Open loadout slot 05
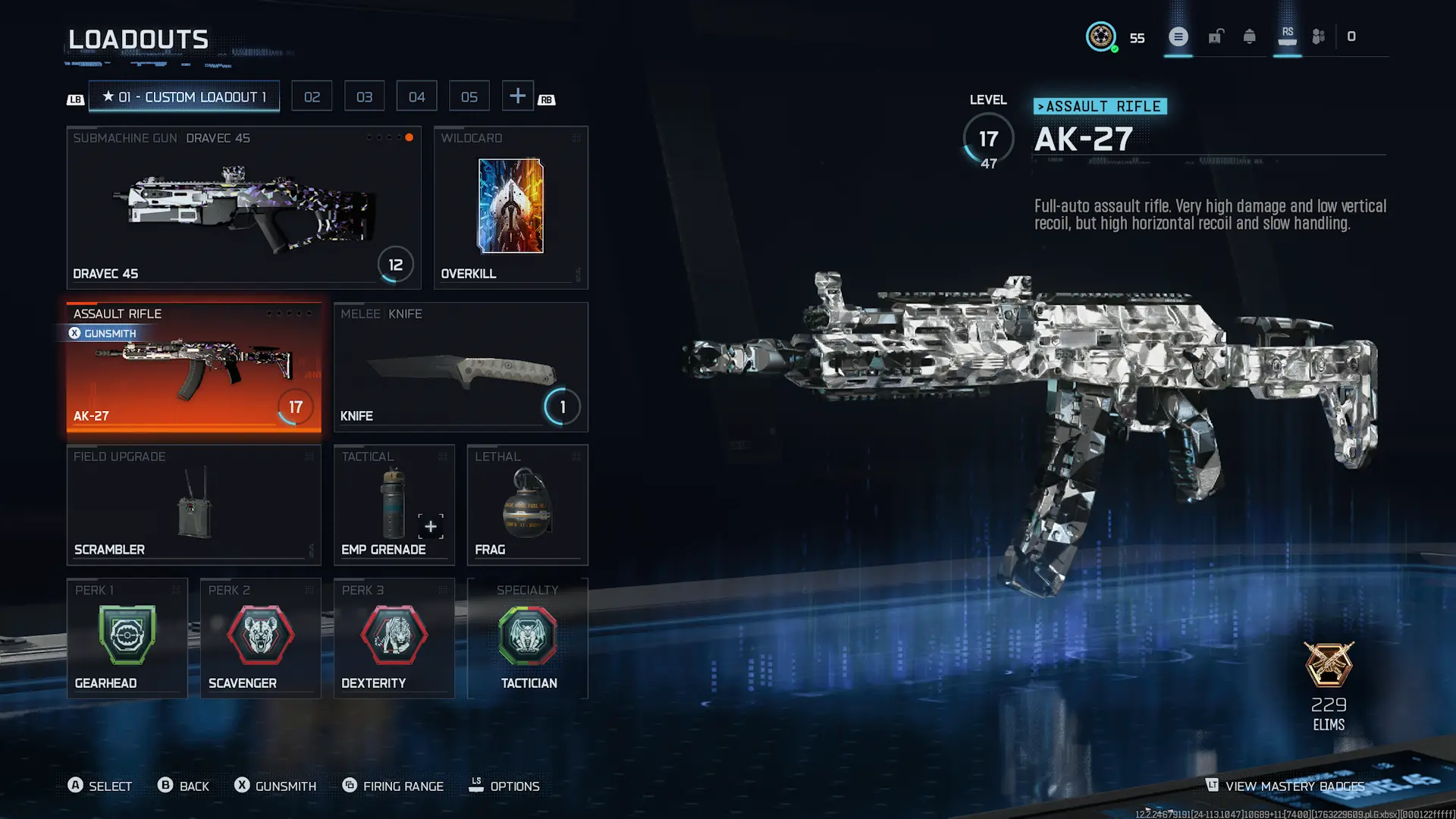Screen dimensions: 1456x819 point(469,96)
